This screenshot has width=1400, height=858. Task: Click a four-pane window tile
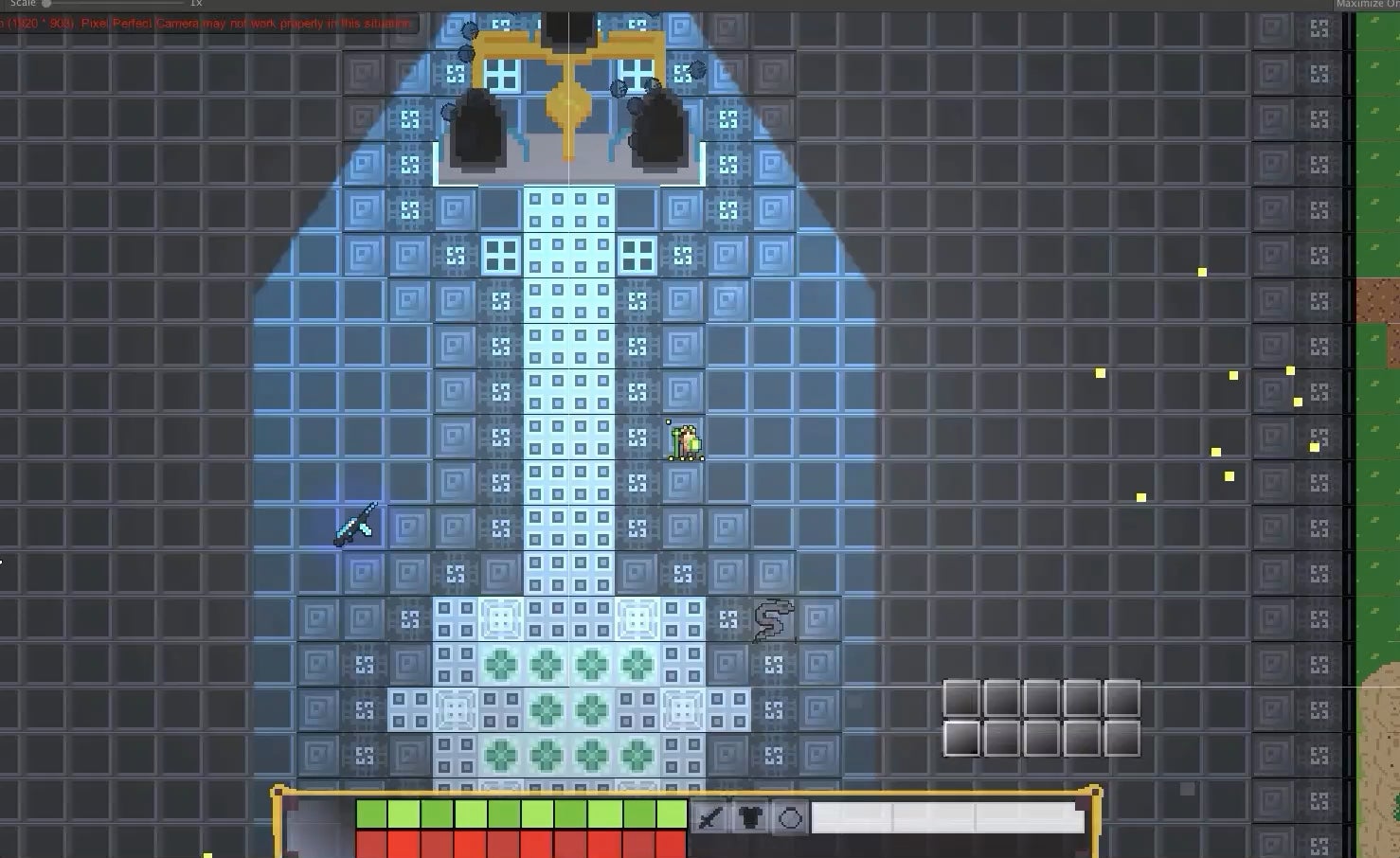click(499, 253)
